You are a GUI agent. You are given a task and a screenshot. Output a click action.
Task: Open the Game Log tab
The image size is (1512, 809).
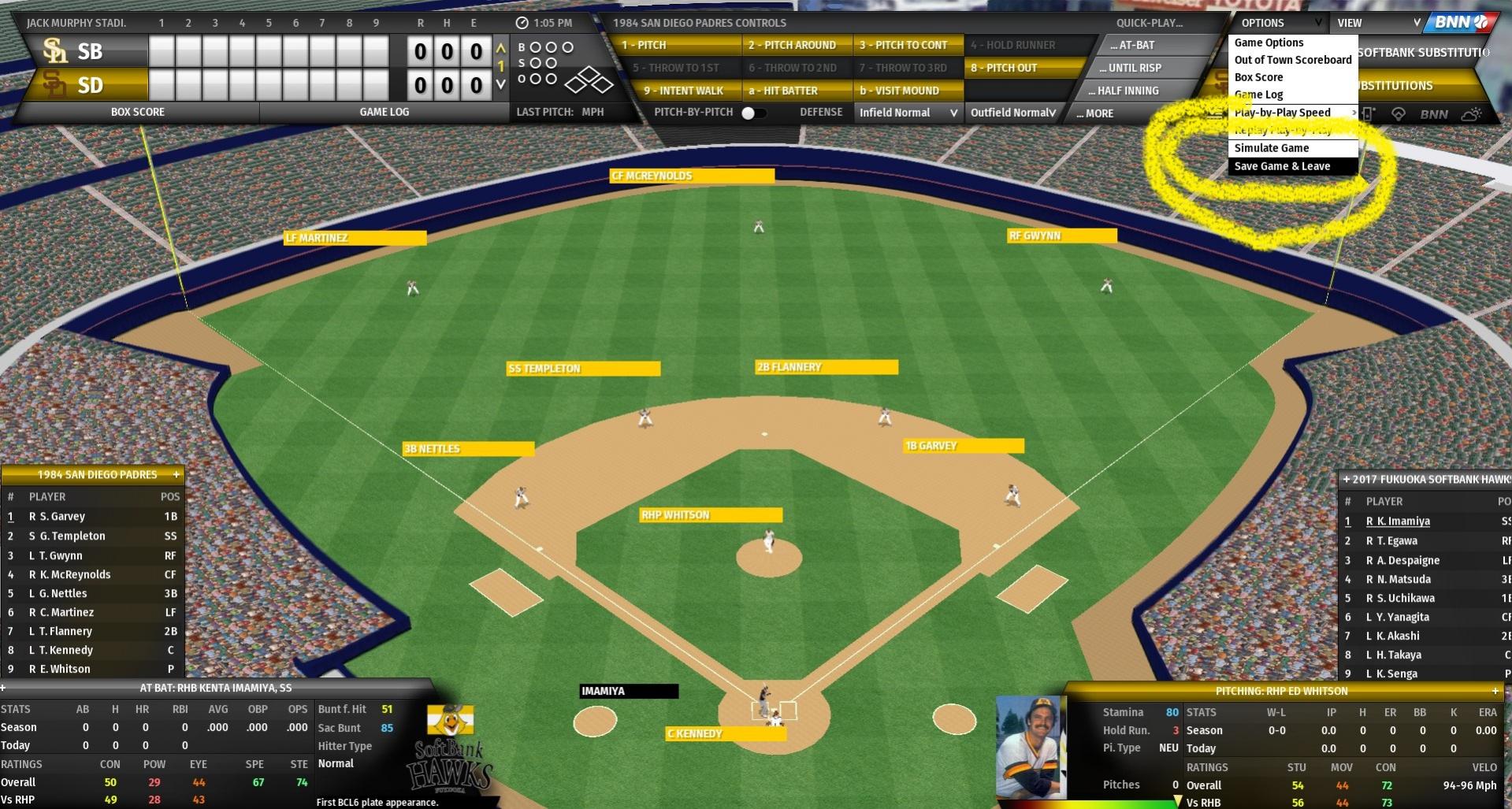(385, 112)
